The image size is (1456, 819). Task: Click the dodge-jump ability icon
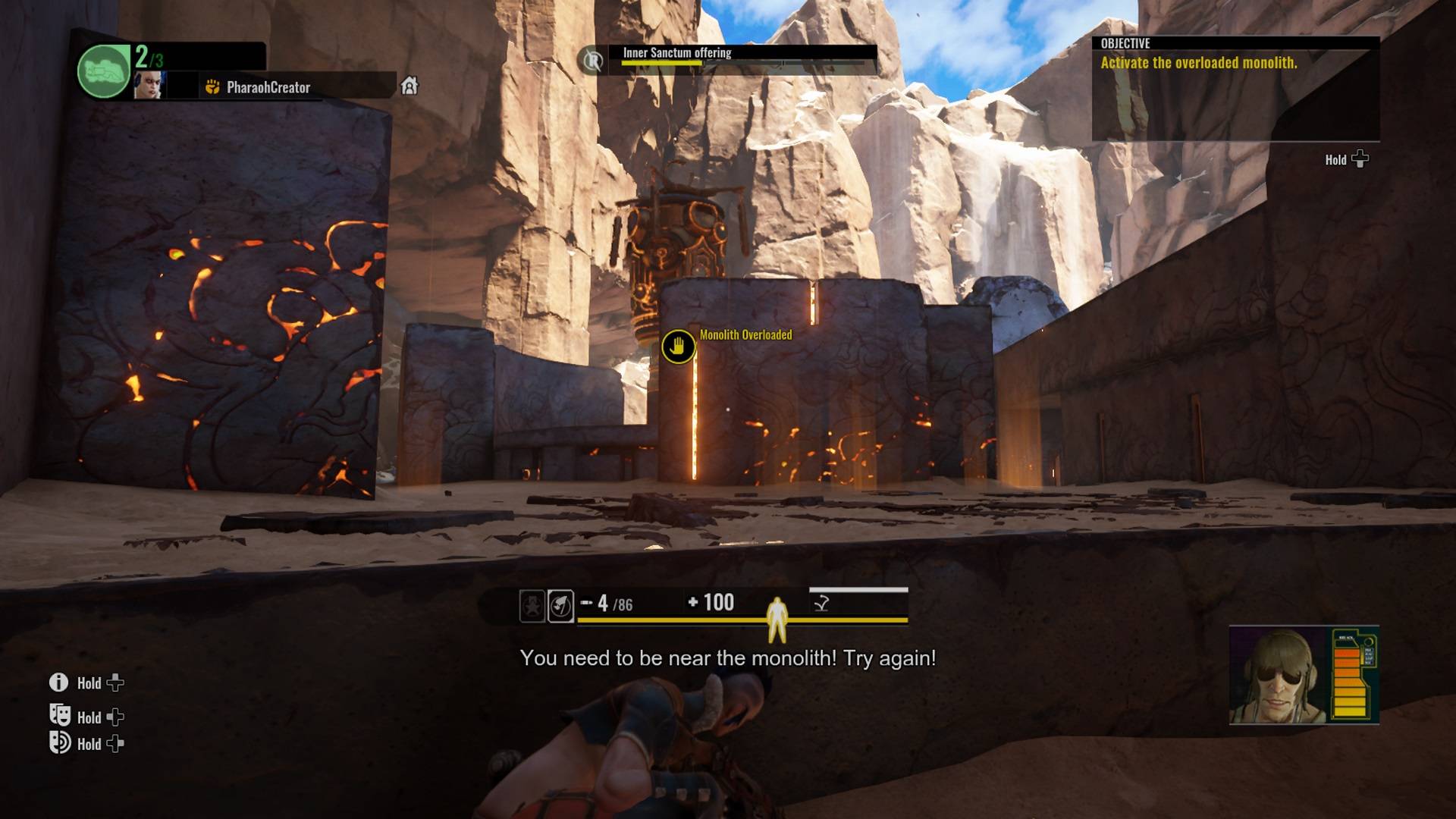821,604
